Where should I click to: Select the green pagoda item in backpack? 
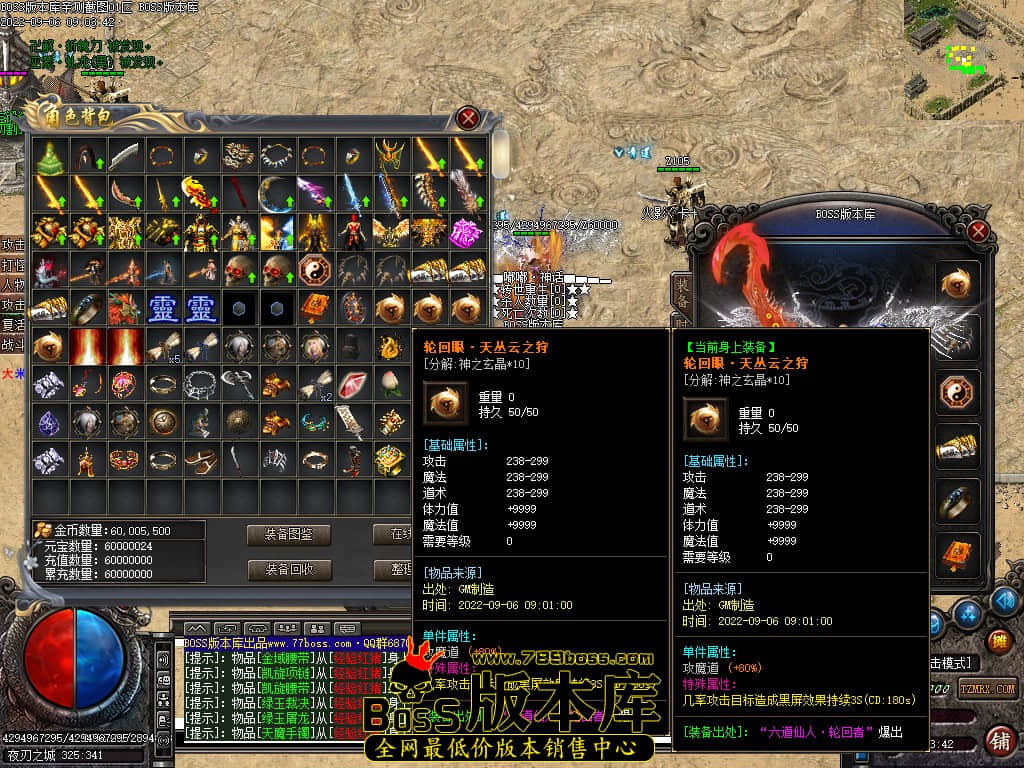[48, 155]
